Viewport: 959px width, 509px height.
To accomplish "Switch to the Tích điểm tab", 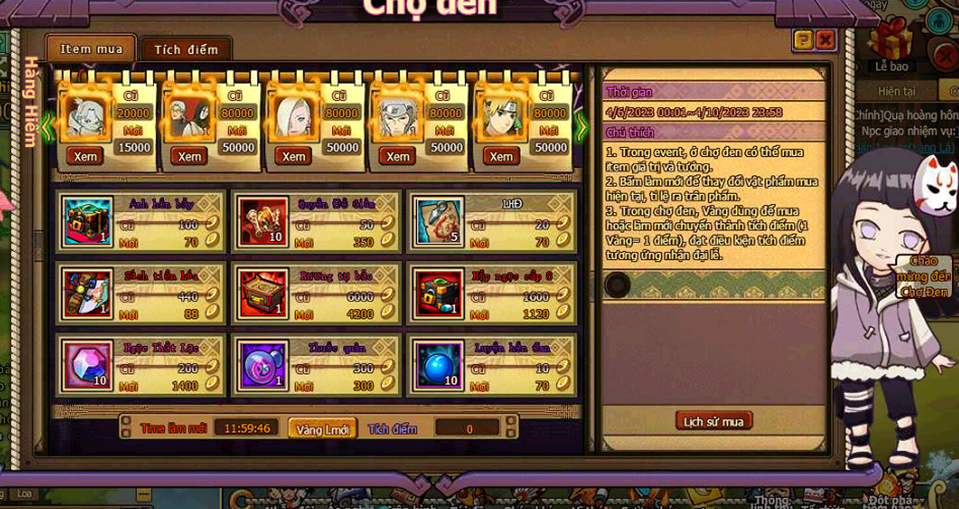I will click(x=186, y=49).
